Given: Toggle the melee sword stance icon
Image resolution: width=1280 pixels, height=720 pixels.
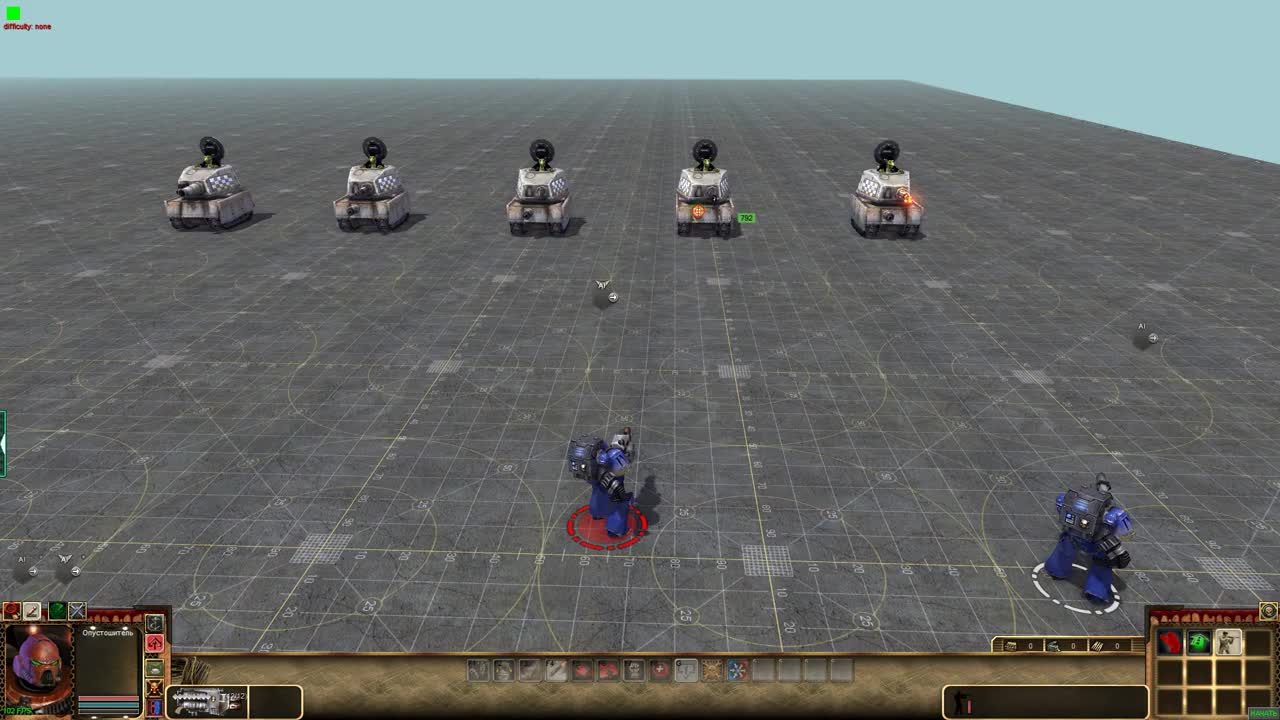Looking at the screenshot, I should coord(32,611).
